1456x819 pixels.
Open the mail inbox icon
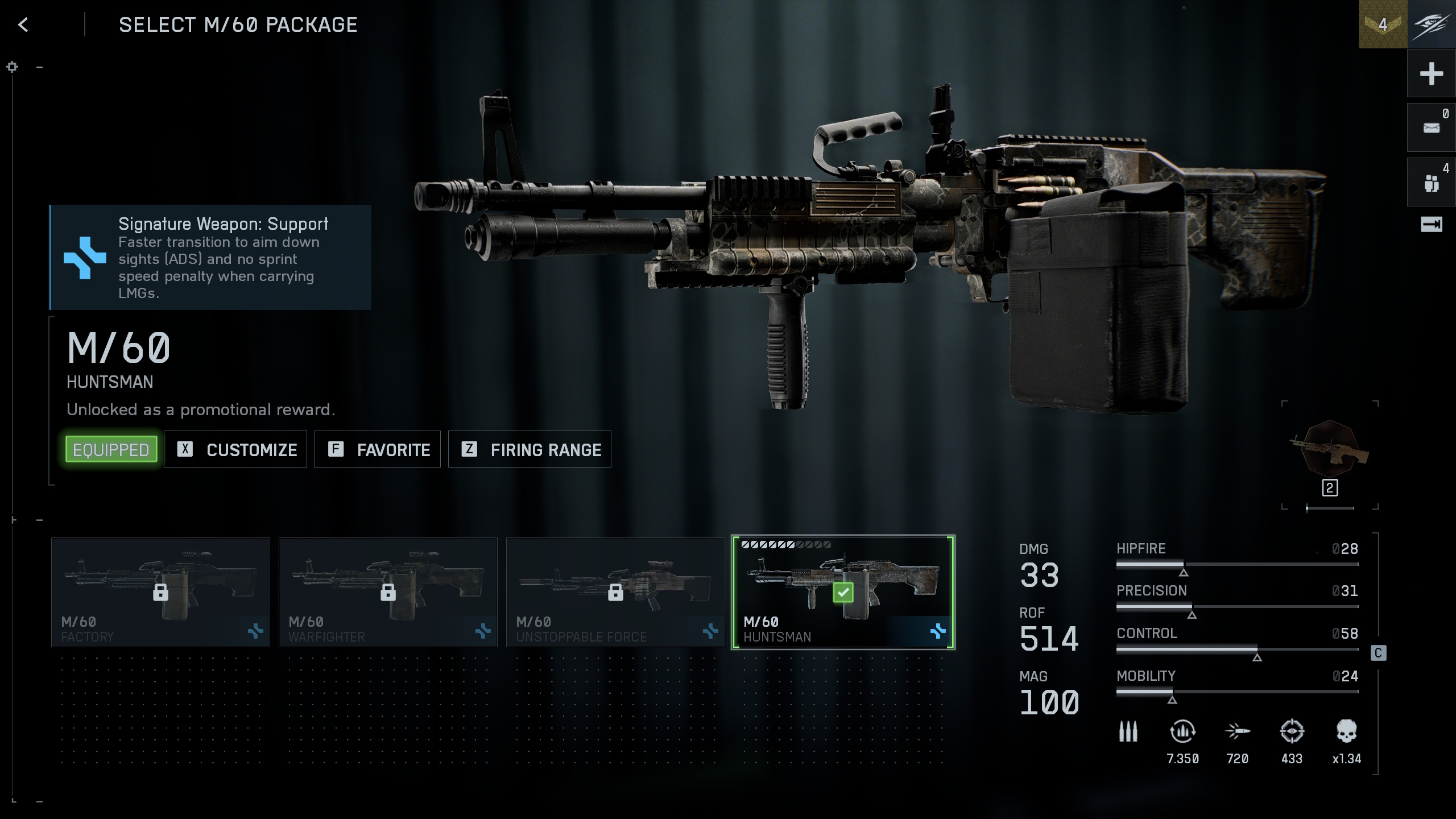(x=1431, y=127)
